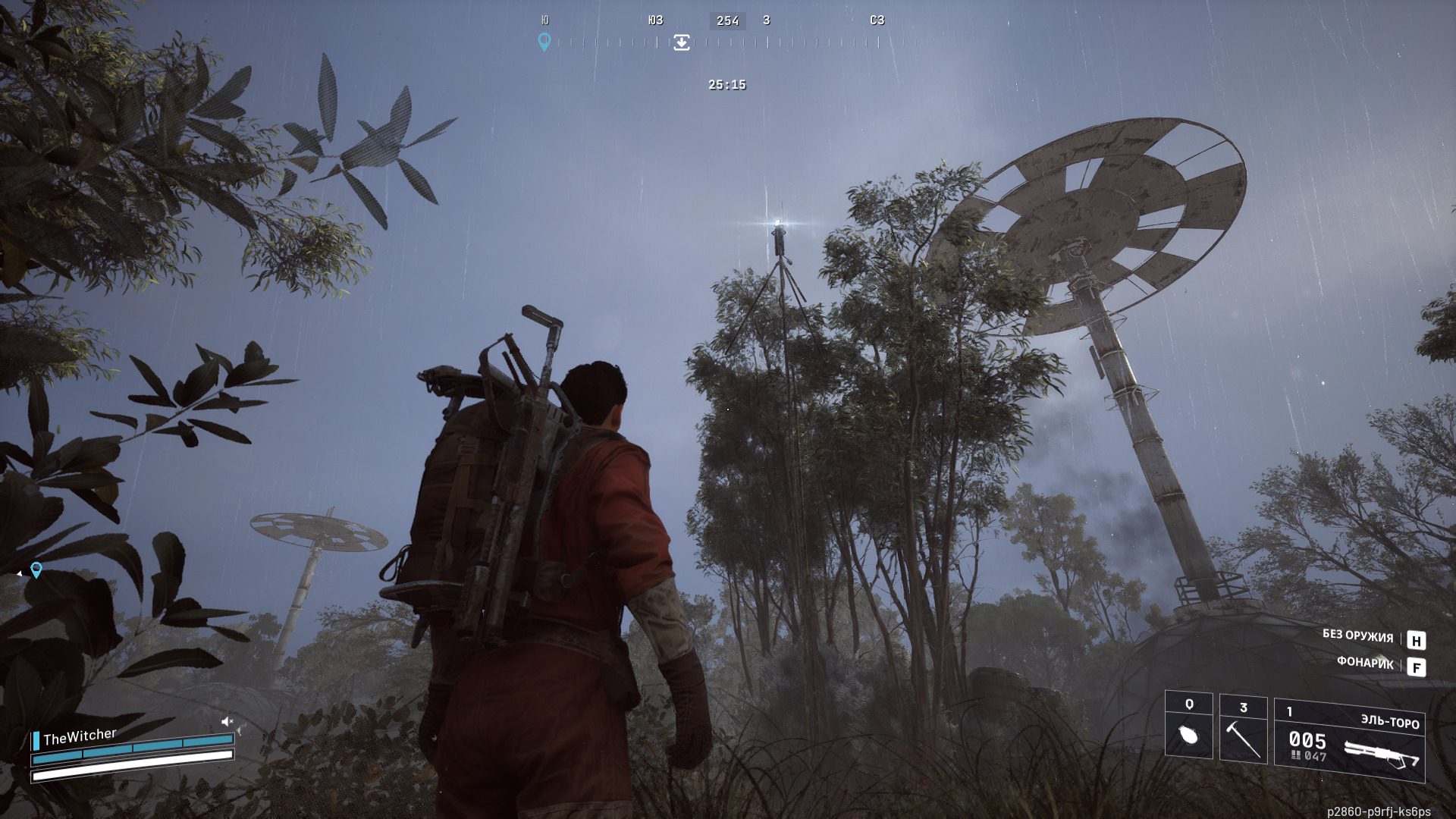
Task: Select the El-Toro shotgun weapon slot
Action: point(1350,741)
